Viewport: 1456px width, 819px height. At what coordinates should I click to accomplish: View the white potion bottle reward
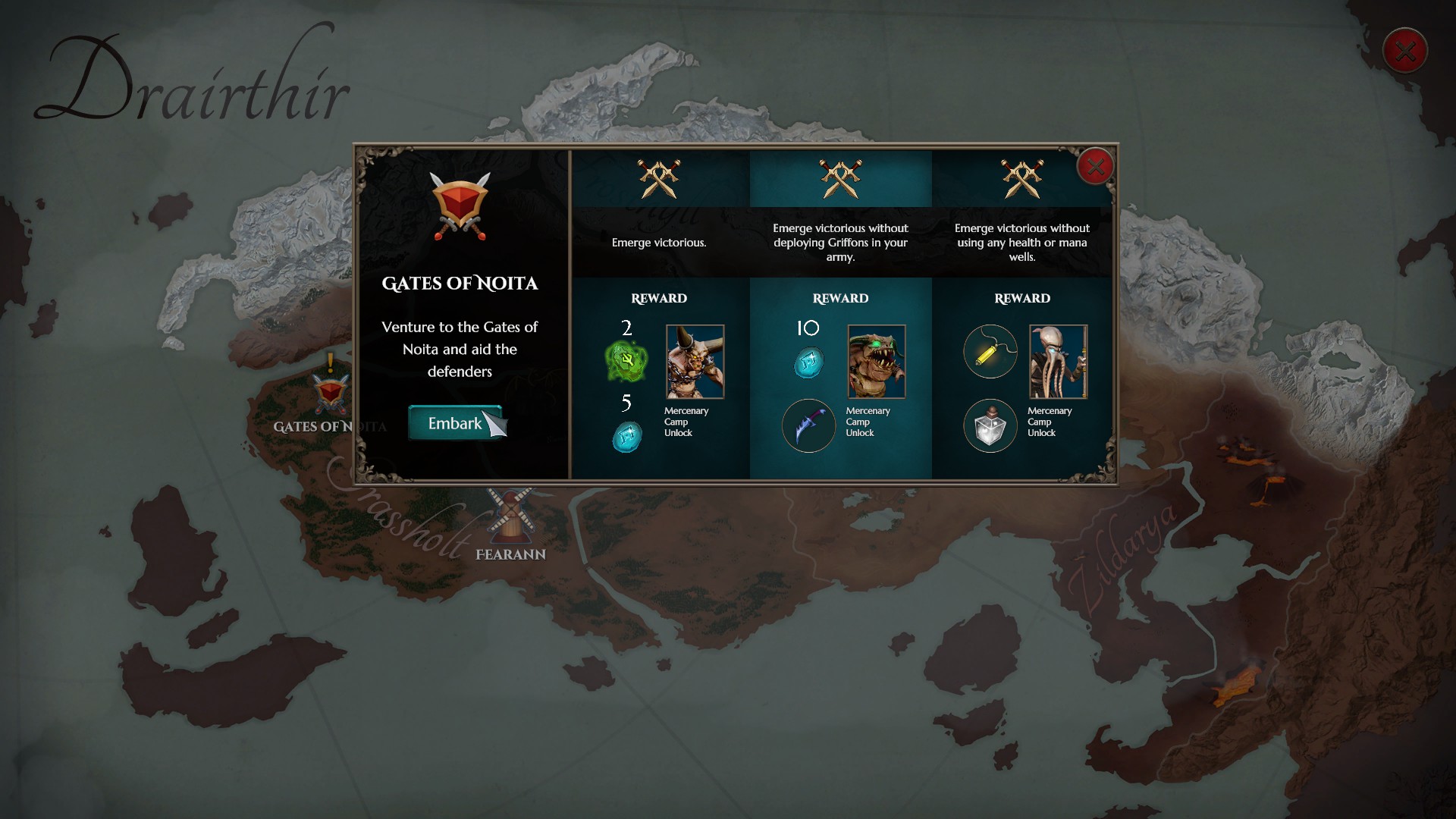[x=990, y=425]
